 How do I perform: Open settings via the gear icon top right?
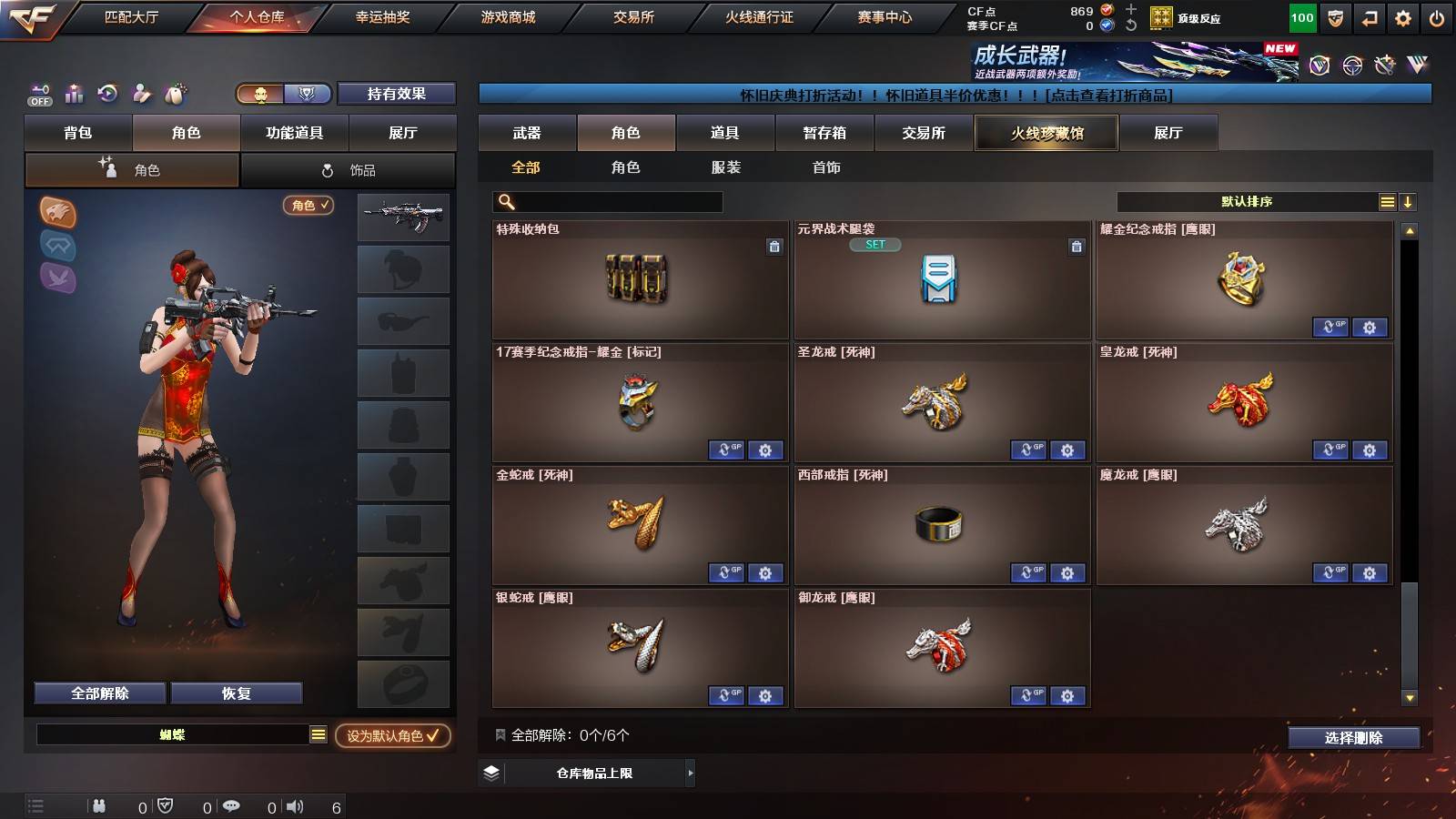point(1402,17)
